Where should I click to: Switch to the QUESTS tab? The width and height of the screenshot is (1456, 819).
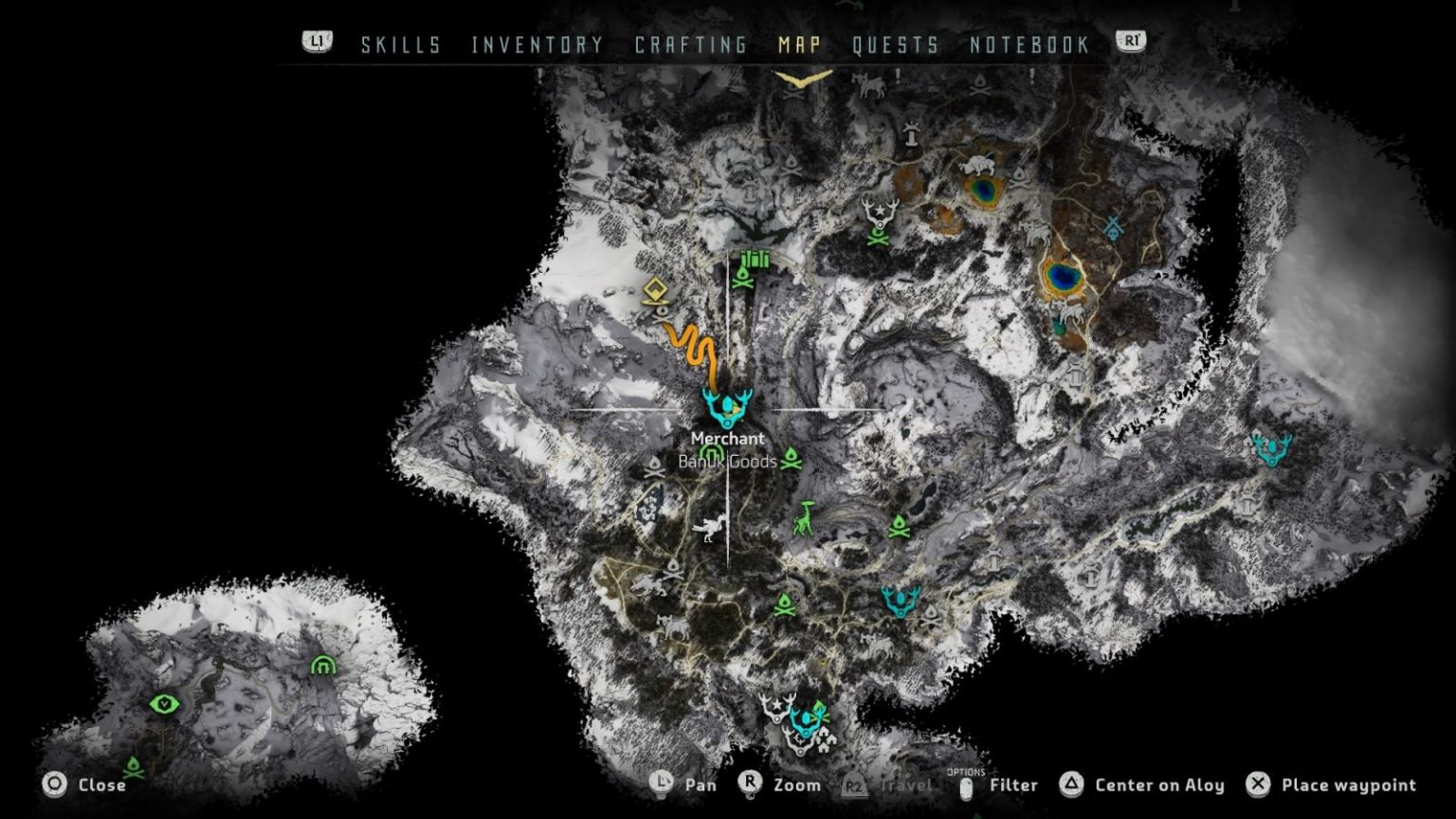(897, 44)
